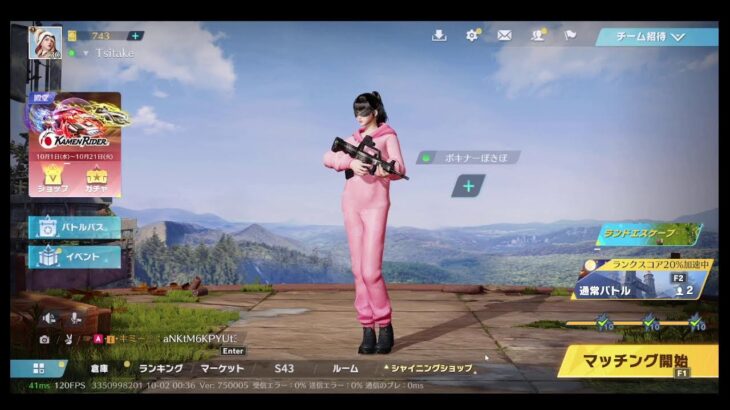Start matchmaking with the マッチング開始 button
The width and height of the screenshot is (730, 410).
pos(637,359)
